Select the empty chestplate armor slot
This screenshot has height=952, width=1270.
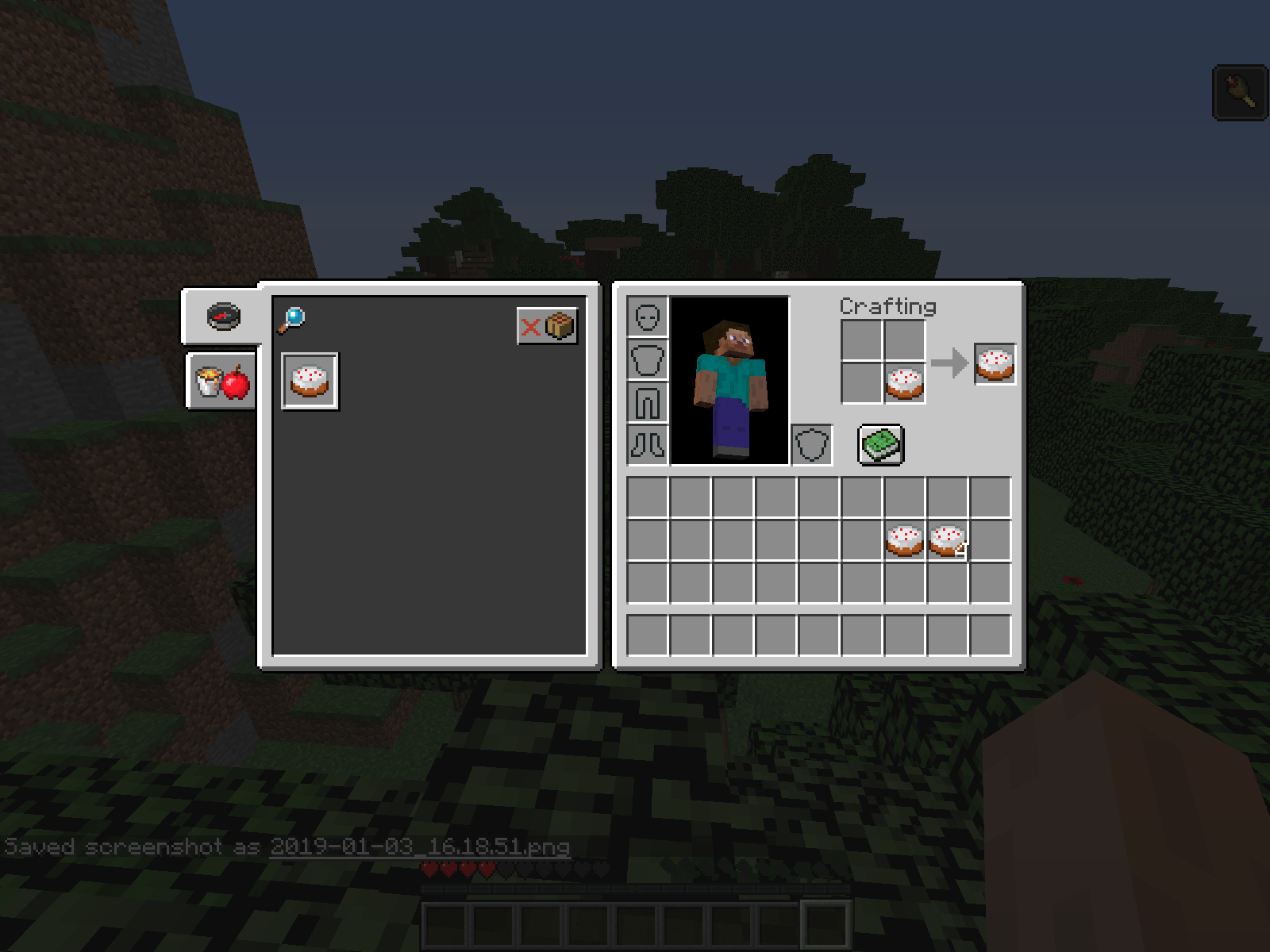pos(648,359)
